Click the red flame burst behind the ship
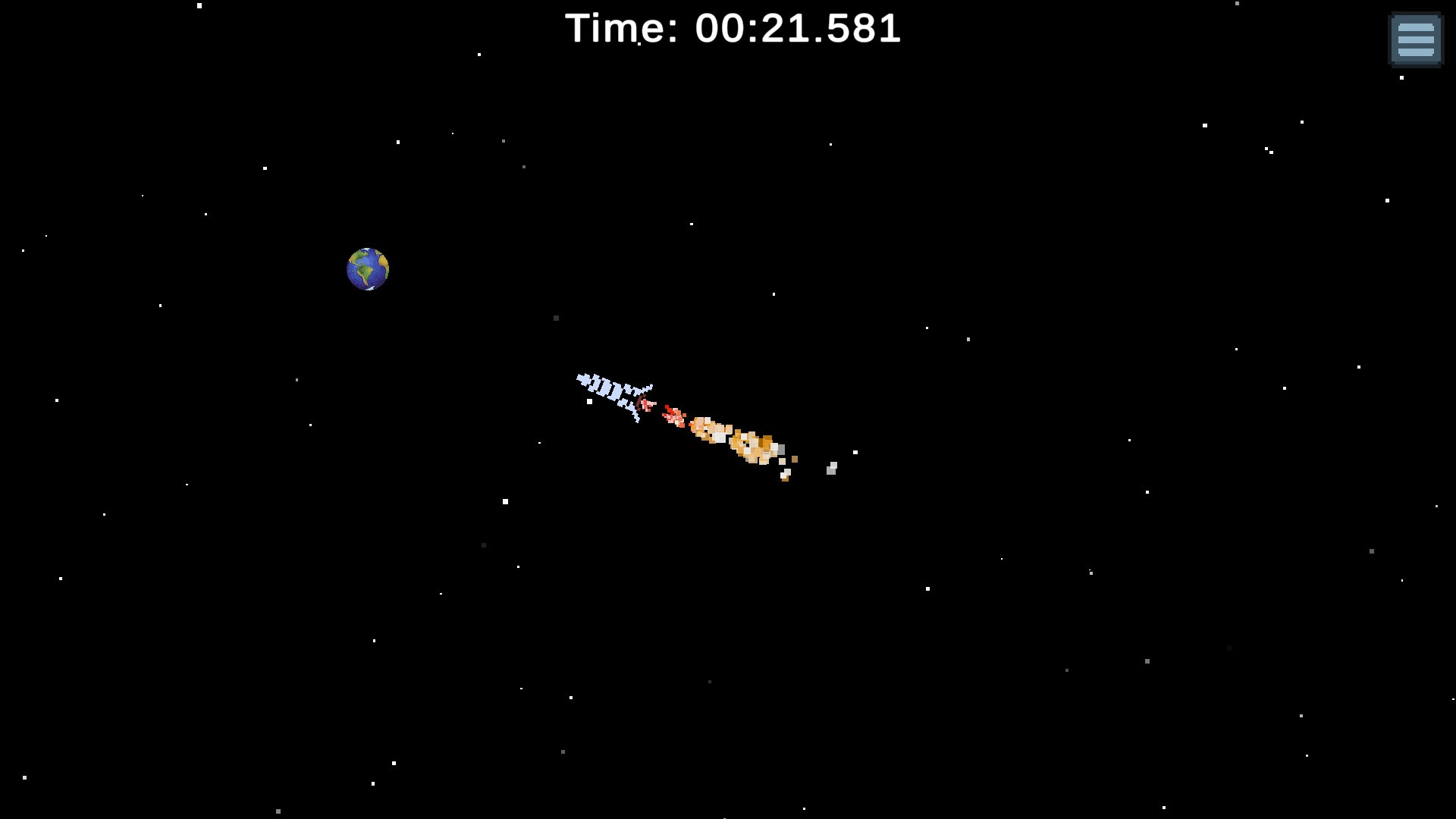1456x819 pixels. coord(673,417)
